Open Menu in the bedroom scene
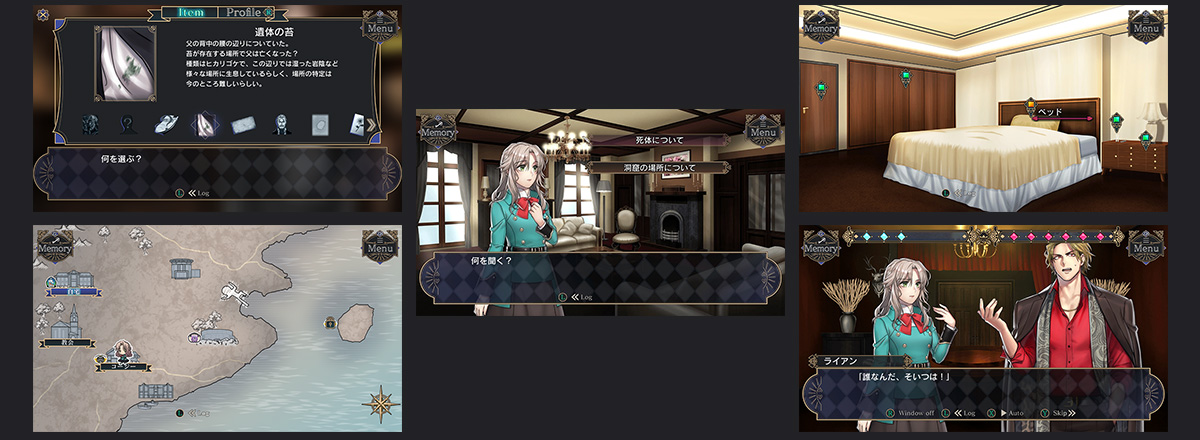This screenshot has width=1200, height=440. pos(1145,26)
